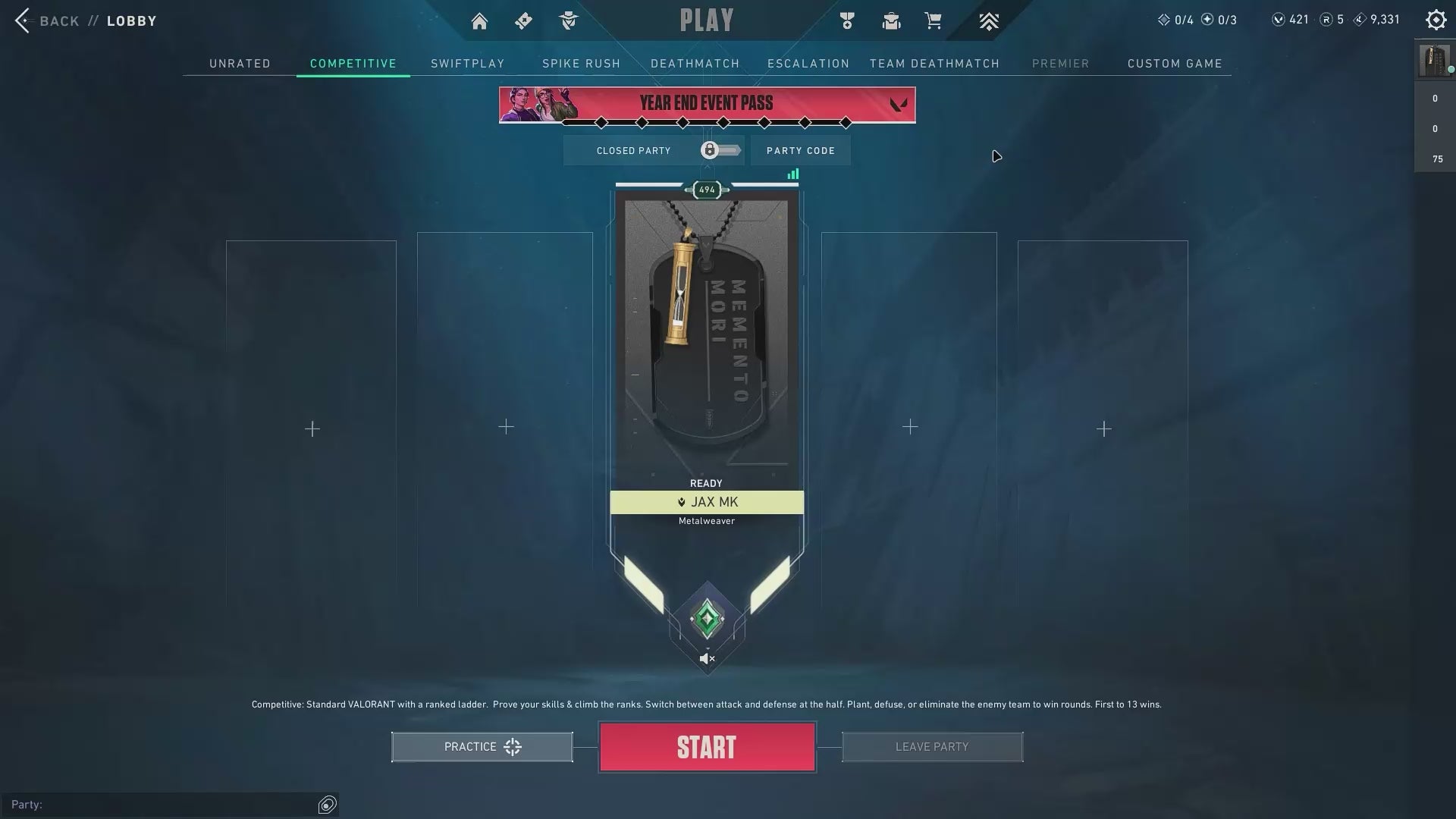The image size is (1456, 819).
Task: Open the Store shopping cart icon
Action: (x=934, y=20)
